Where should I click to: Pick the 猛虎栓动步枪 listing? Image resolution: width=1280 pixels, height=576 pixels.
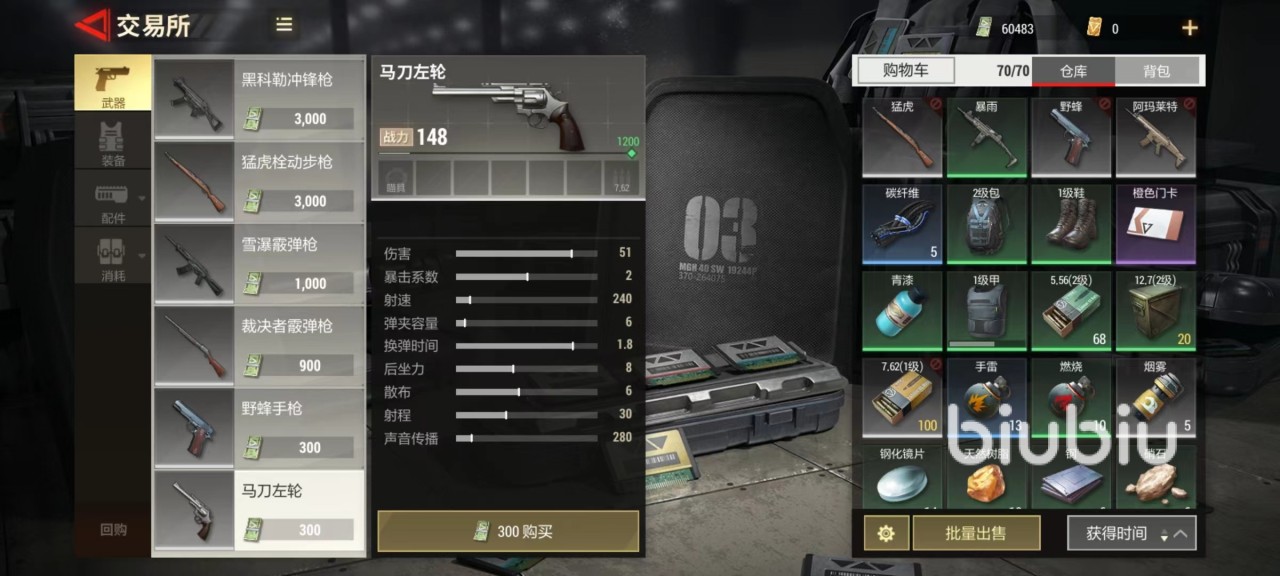click(x=259, y=179)
